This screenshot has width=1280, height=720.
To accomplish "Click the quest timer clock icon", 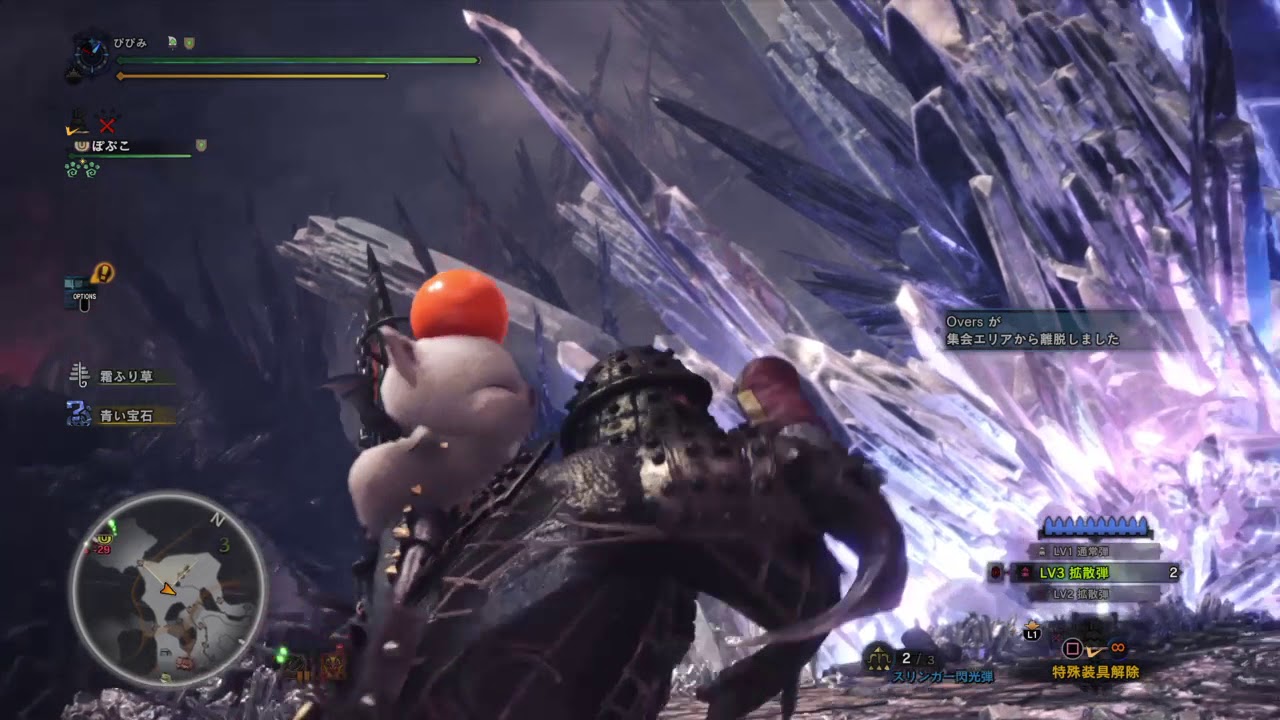I will pos(91,55).
